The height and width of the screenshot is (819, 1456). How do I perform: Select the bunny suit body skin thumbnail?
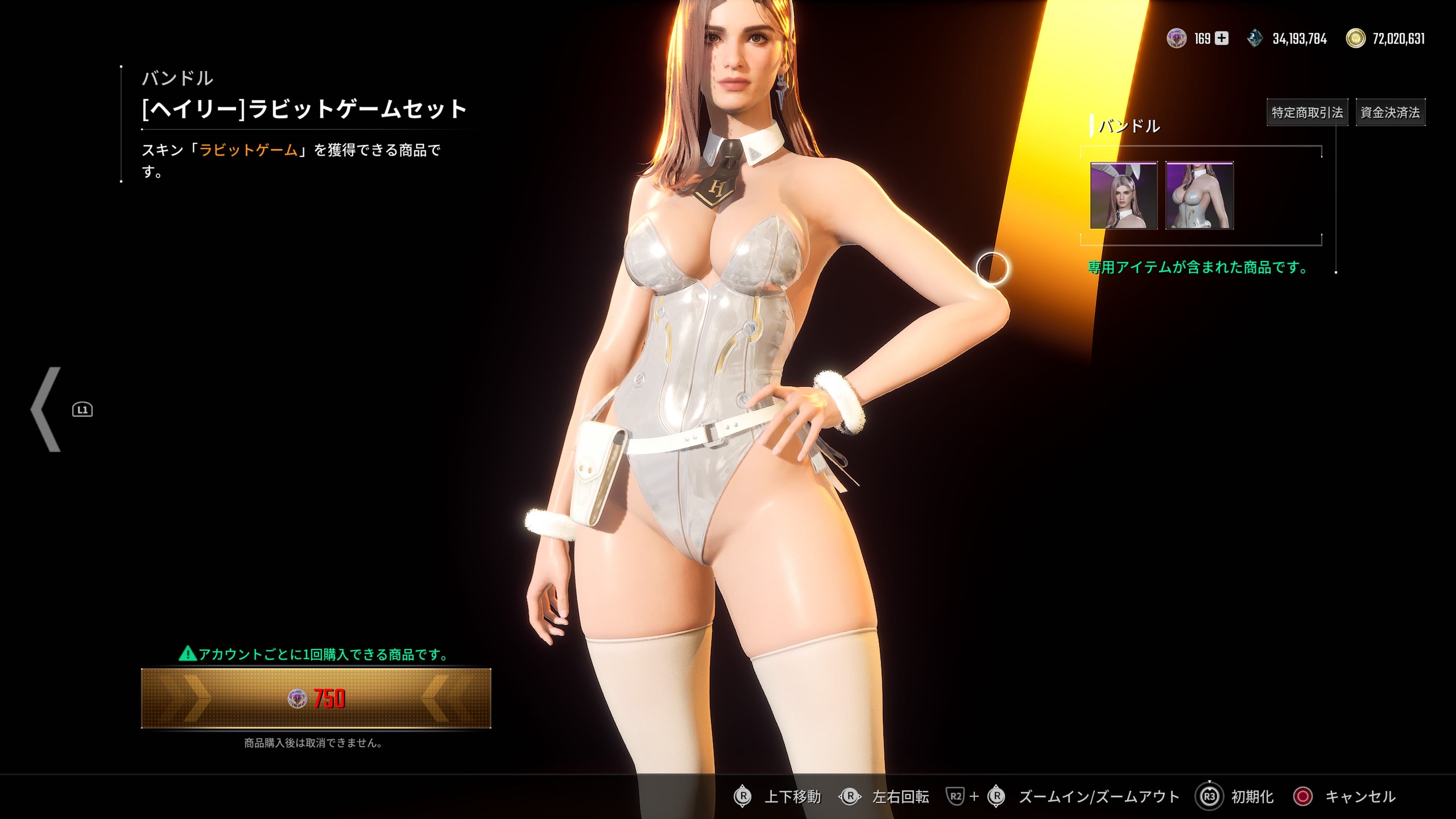[1199, 196]
